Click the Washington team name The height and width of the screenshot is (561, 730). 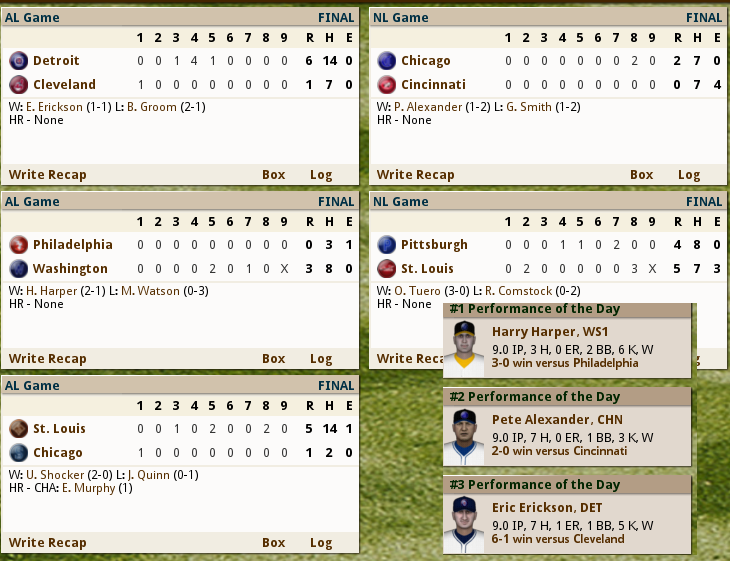70,268
